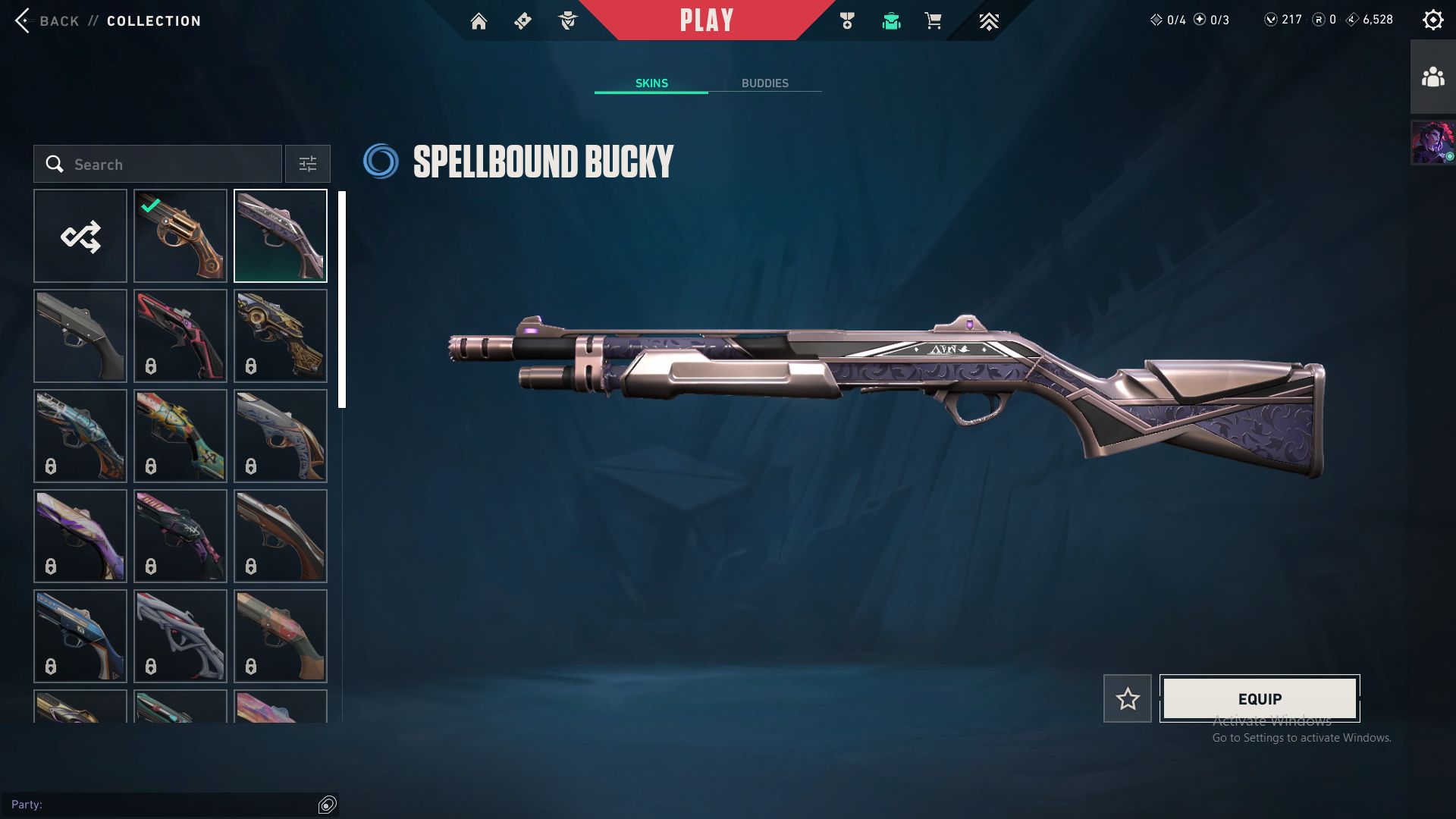1456x819 pixels.
Task: Click the player avatar portrait
Action: pos(1432,143)
